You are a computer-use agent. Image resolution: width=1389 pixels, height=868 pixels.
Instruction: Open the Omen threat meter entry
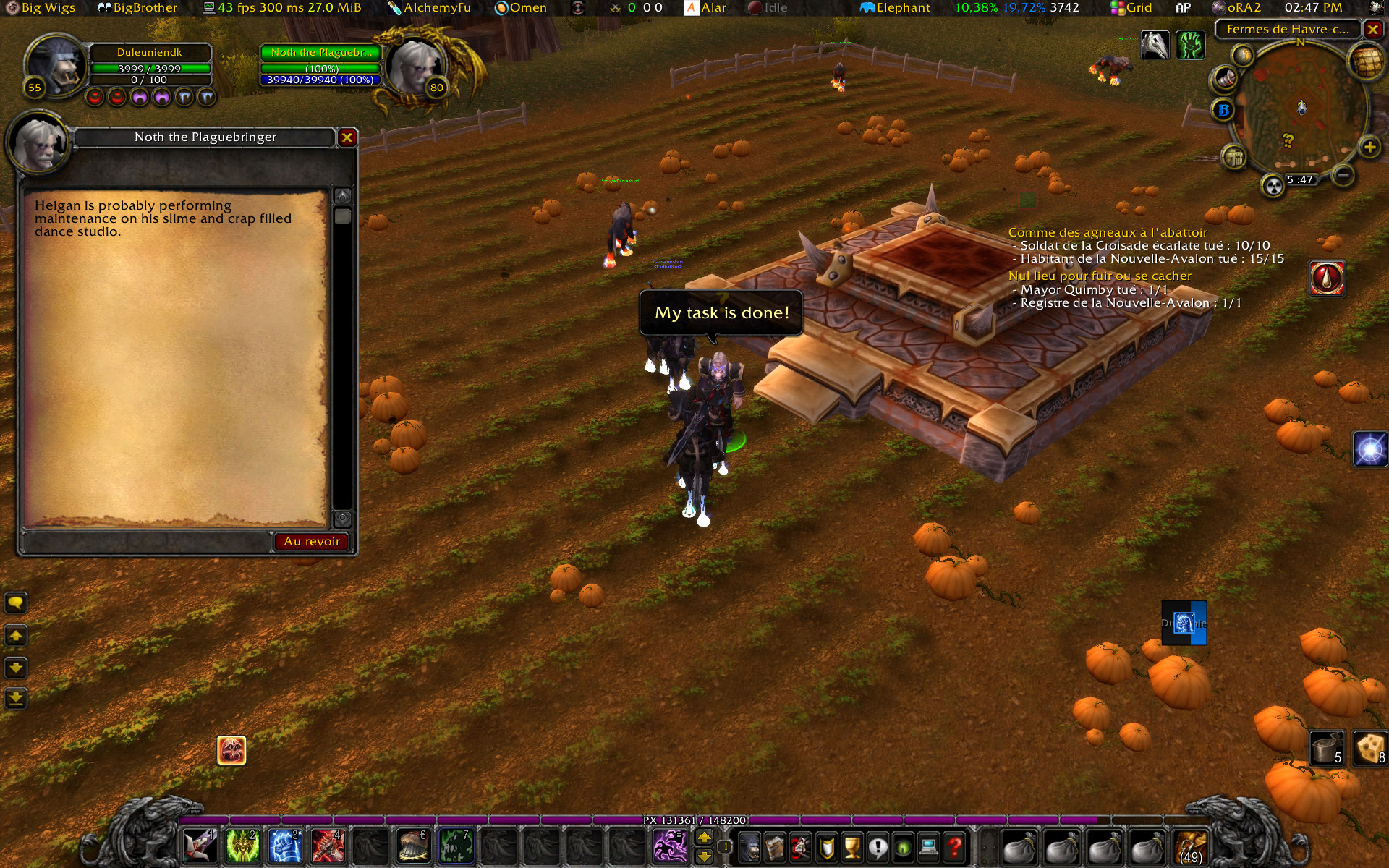pyautogui.click(x=521, y=8)
